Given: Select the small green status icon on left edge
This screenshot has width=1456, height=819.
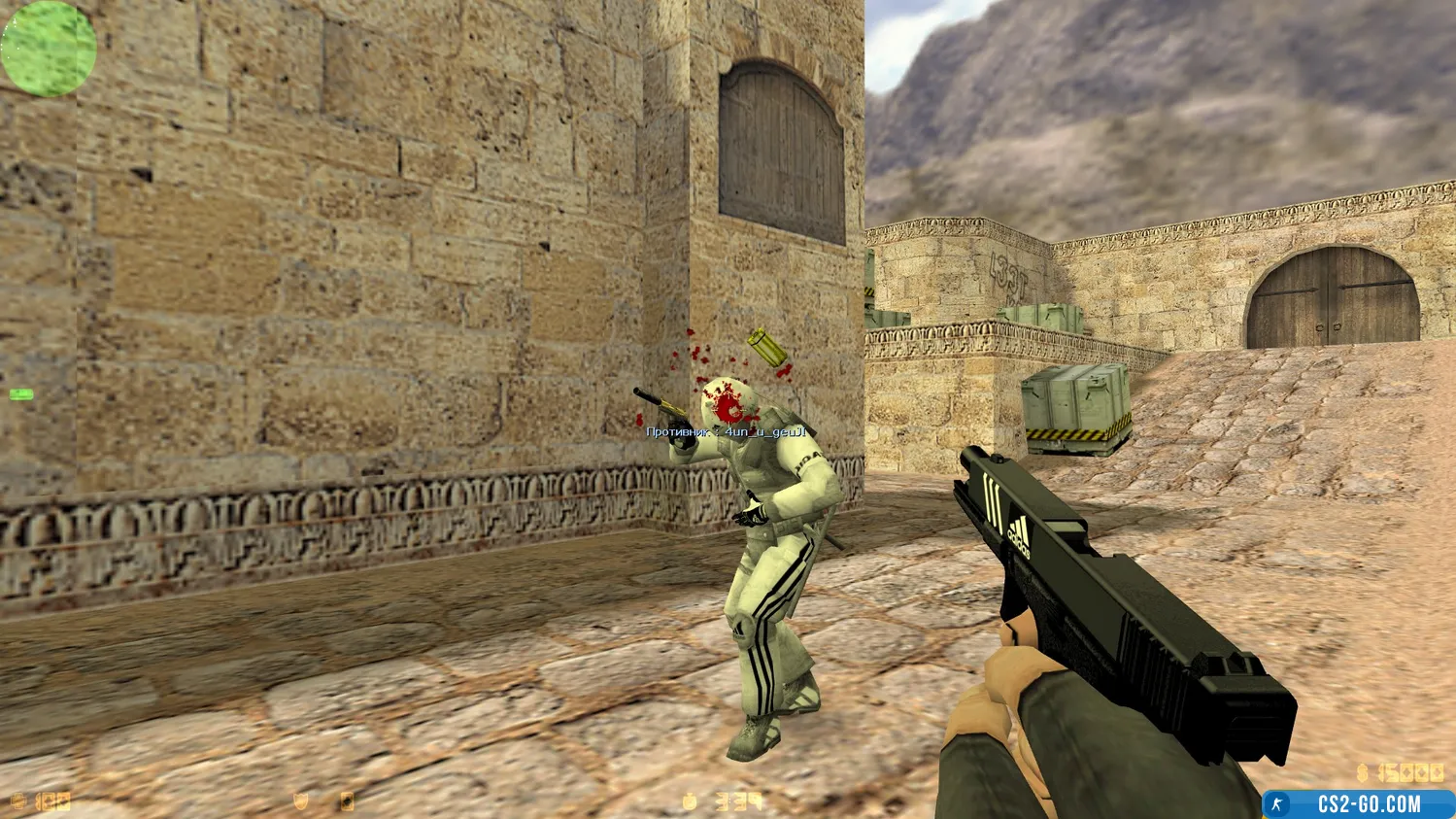Looking at the screenshot, I should [x=21, y=394].
